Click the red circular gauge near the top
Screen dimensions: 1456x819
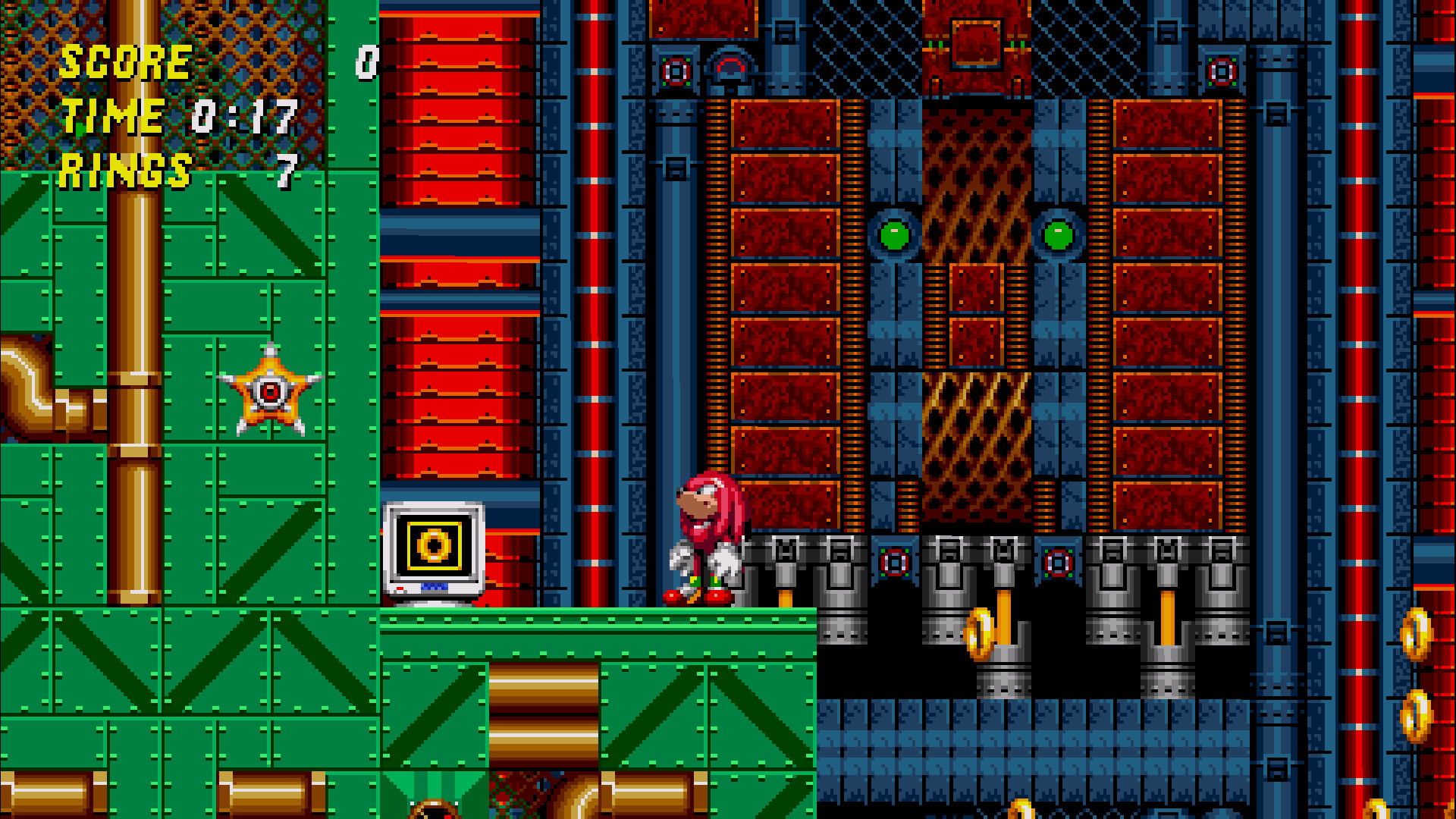coord(675,71)
